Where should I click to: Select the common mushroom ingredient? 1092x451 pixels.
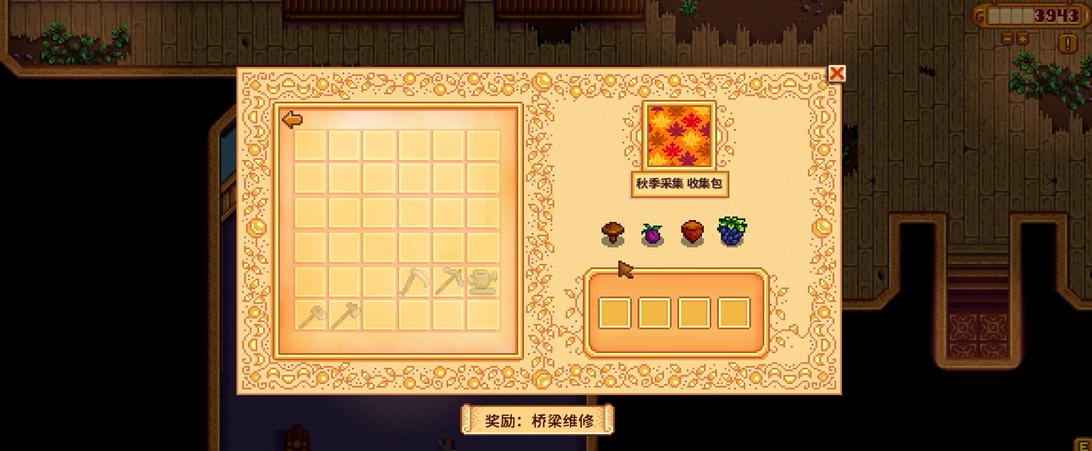(x=613, y=234)
